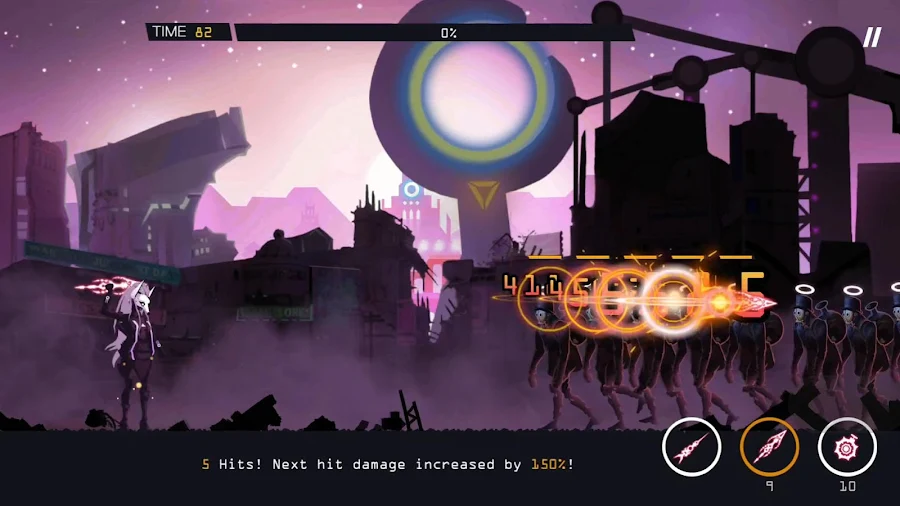Use the orange-ringed flaming spear skill
The height and width of the screenshot is (506, 900).
click(x=769, y=447)
